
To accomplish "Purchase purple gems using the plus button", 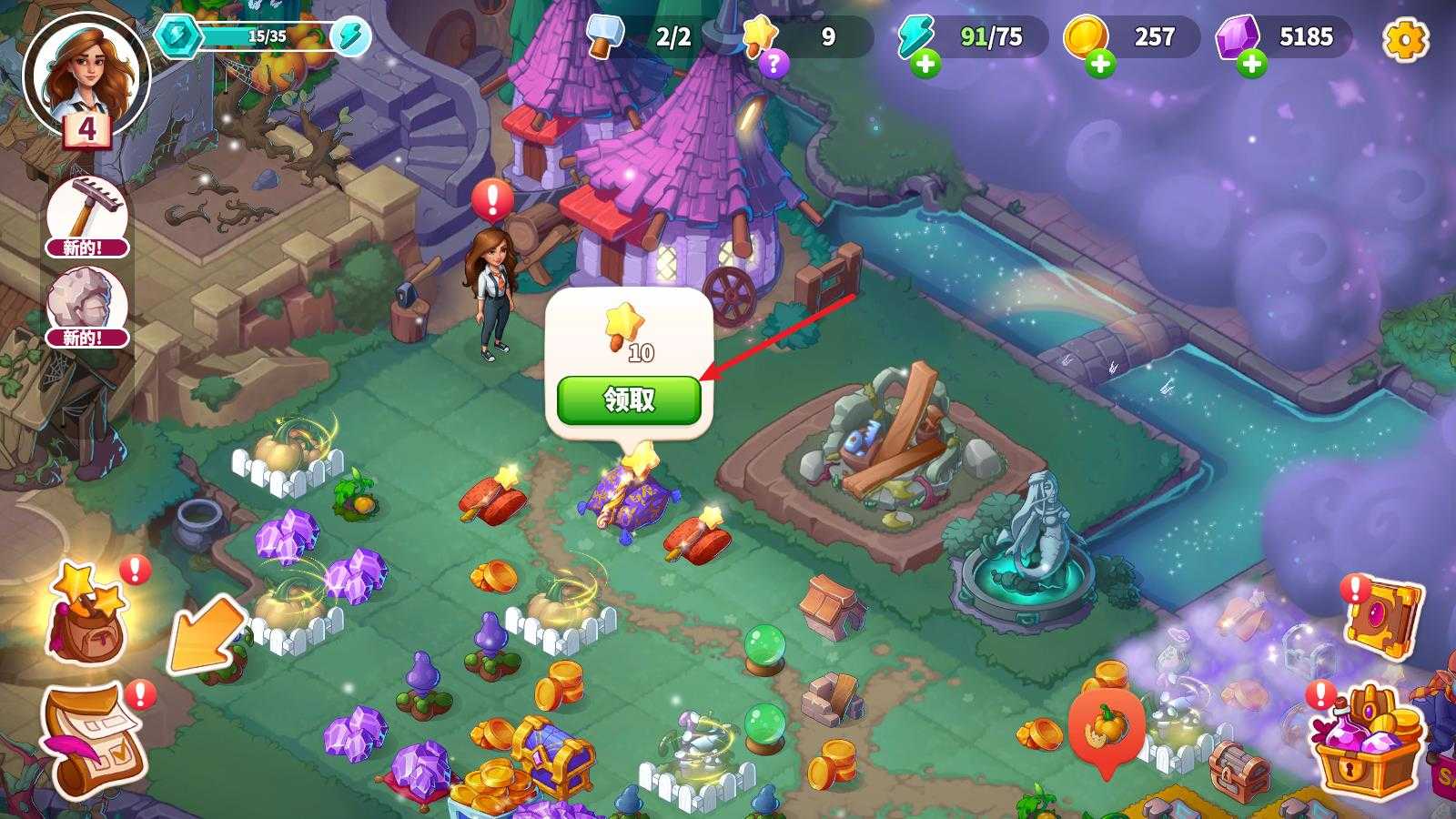I will [1252, 65].
